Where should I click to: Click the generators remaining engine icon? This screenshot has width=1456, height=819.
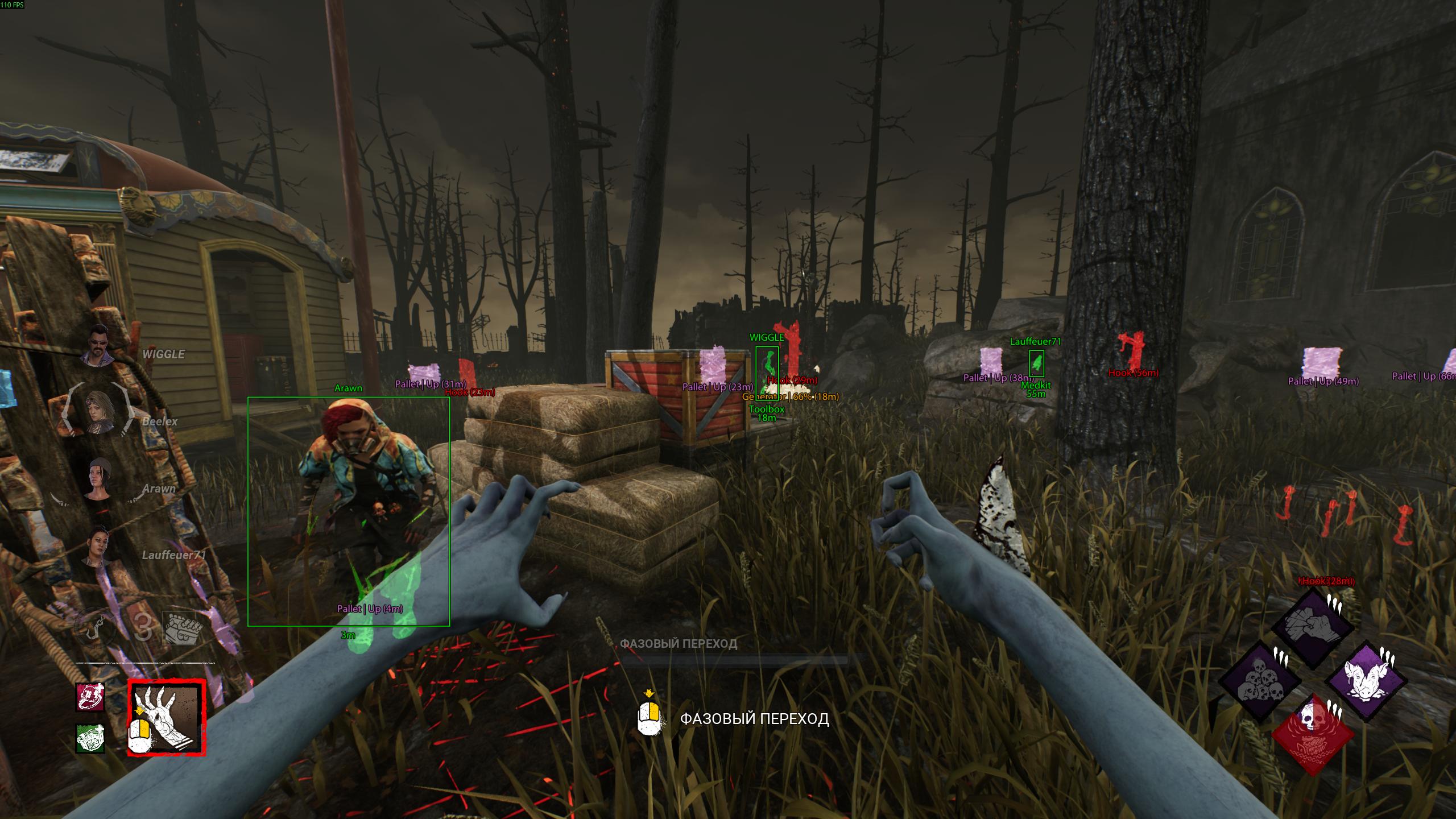[182, 628]
